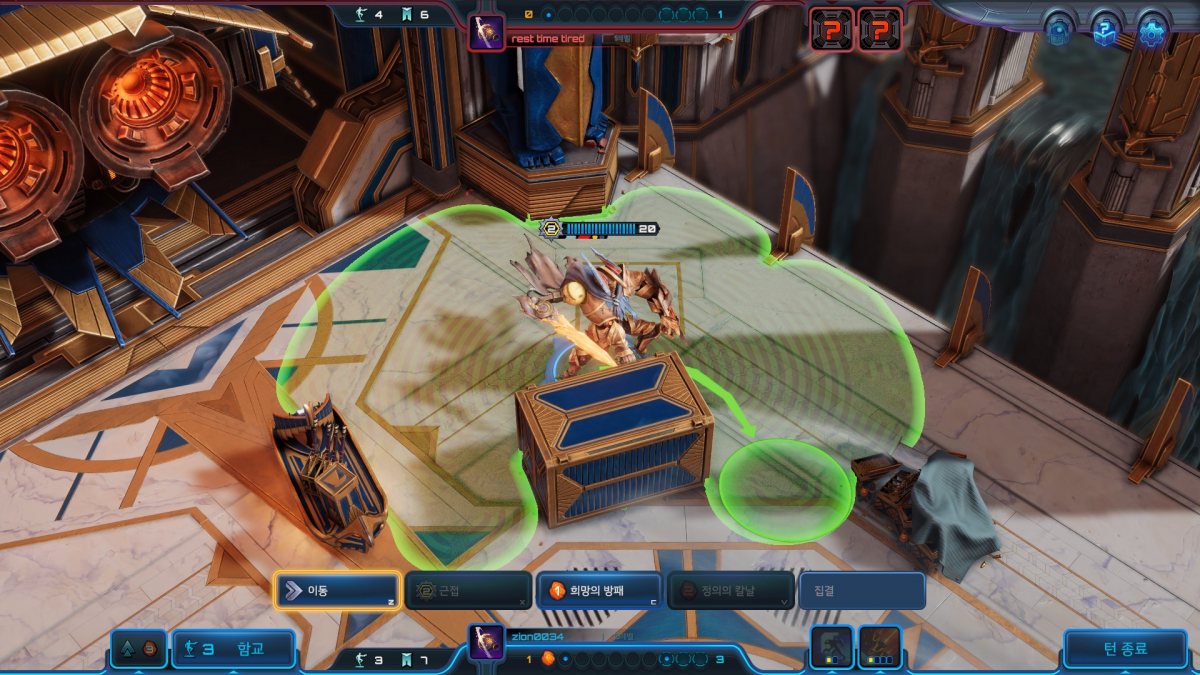The height and width of the screenshot is (675, 1200).
Task: Select the zlon0034 player portrait
Action: [487, 642]
